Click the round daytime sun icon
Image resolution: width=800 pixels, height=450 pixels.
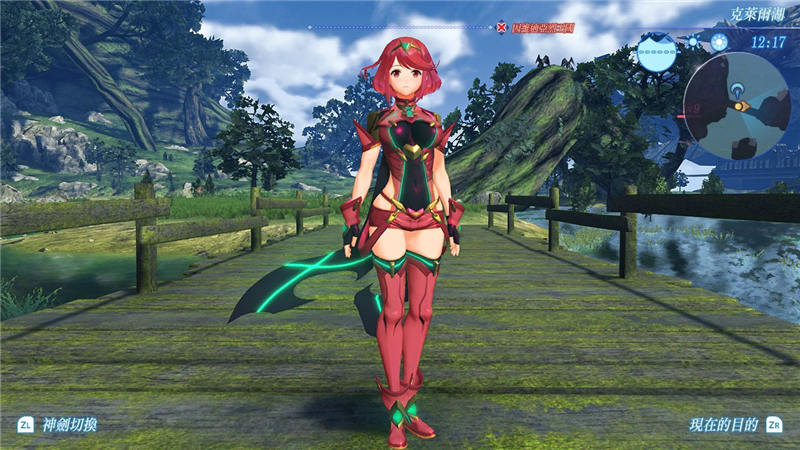pyautogui.click(x=718, y=43)
